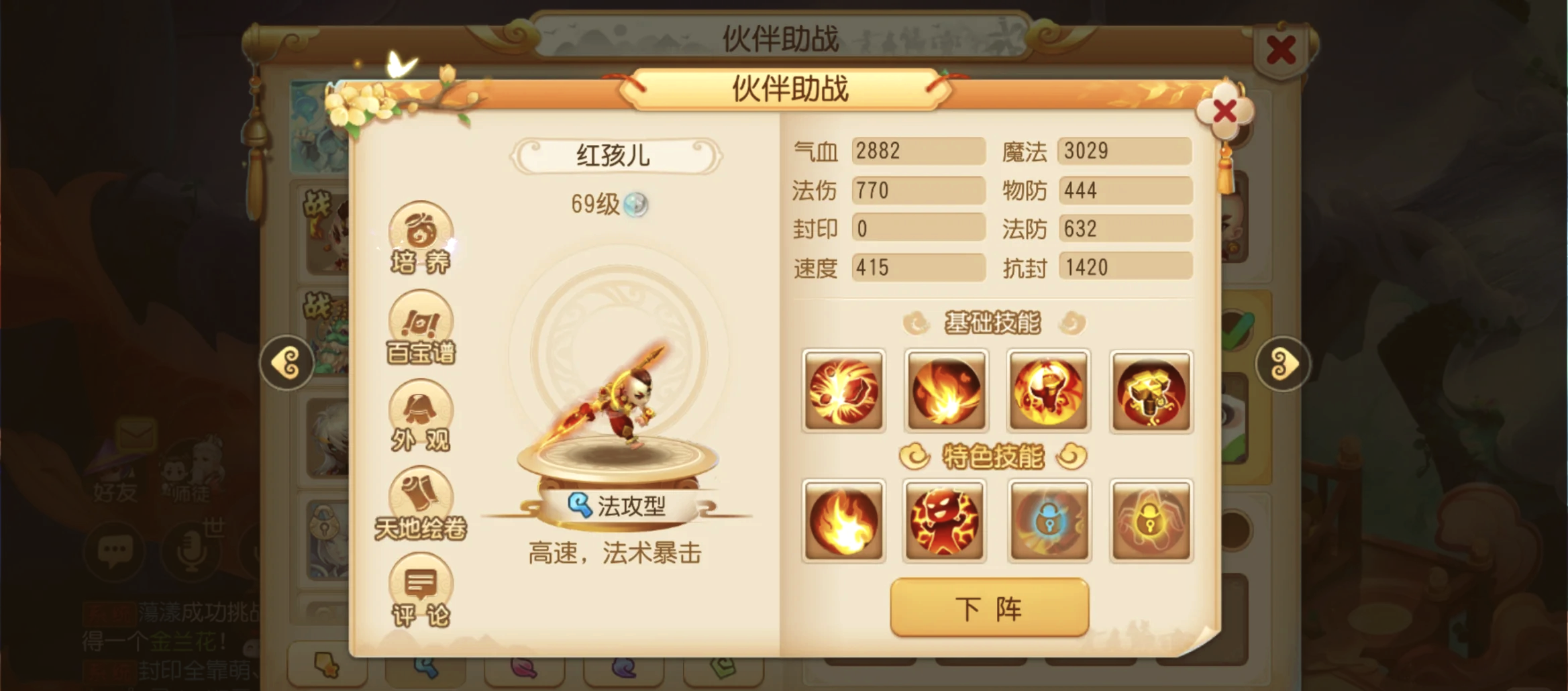Select the blue locked skill in 特色技能
Image resolution: width=1568 pixels, height=691 pixels.
(1049, 521)
